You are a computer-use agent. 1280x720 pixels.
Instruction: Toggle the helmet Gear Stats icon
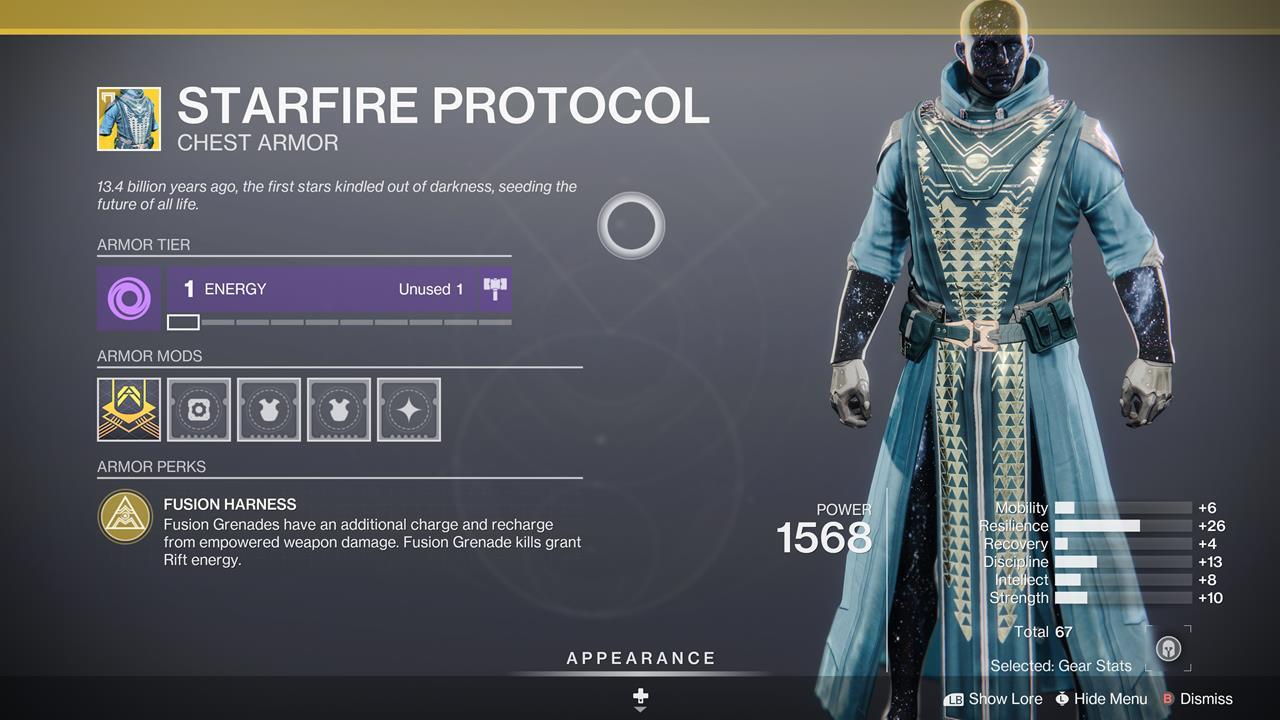1167,648
